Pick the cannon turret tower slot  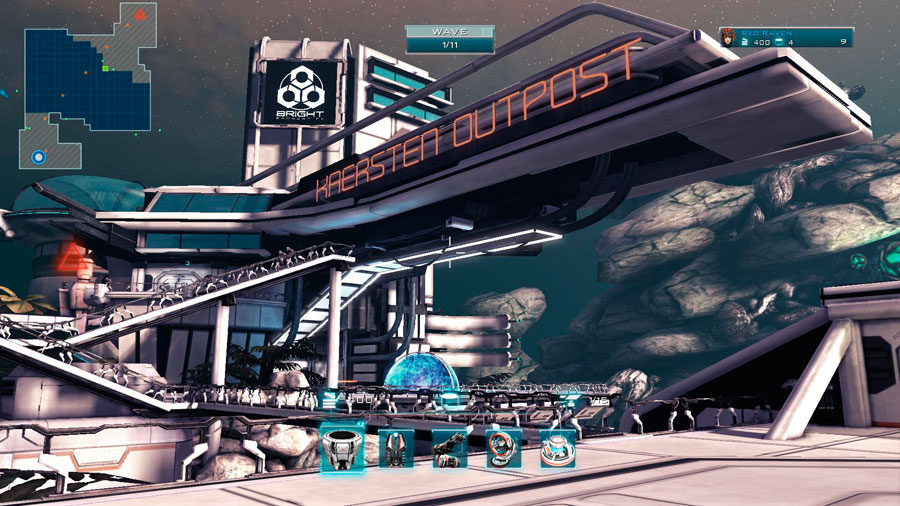click(x=450, y=449)
